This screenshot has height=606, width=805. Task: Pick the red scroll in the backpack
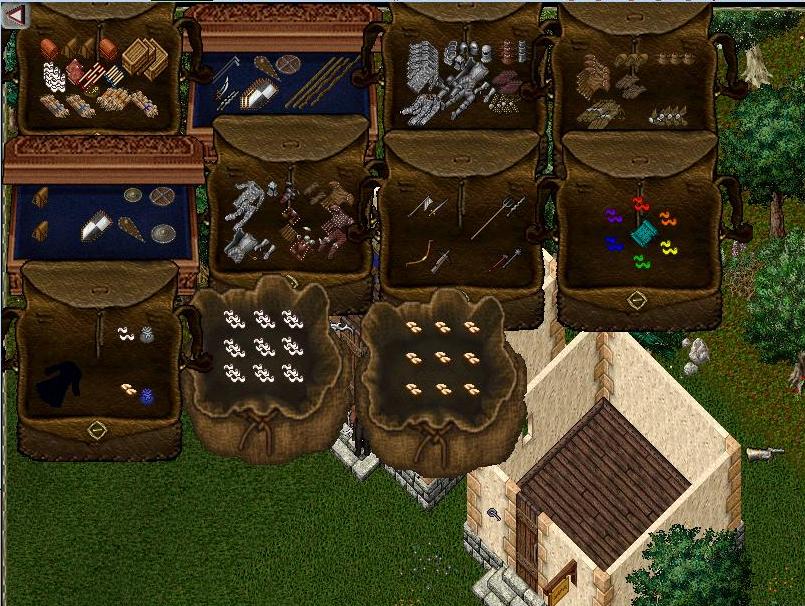coord(640,204)
